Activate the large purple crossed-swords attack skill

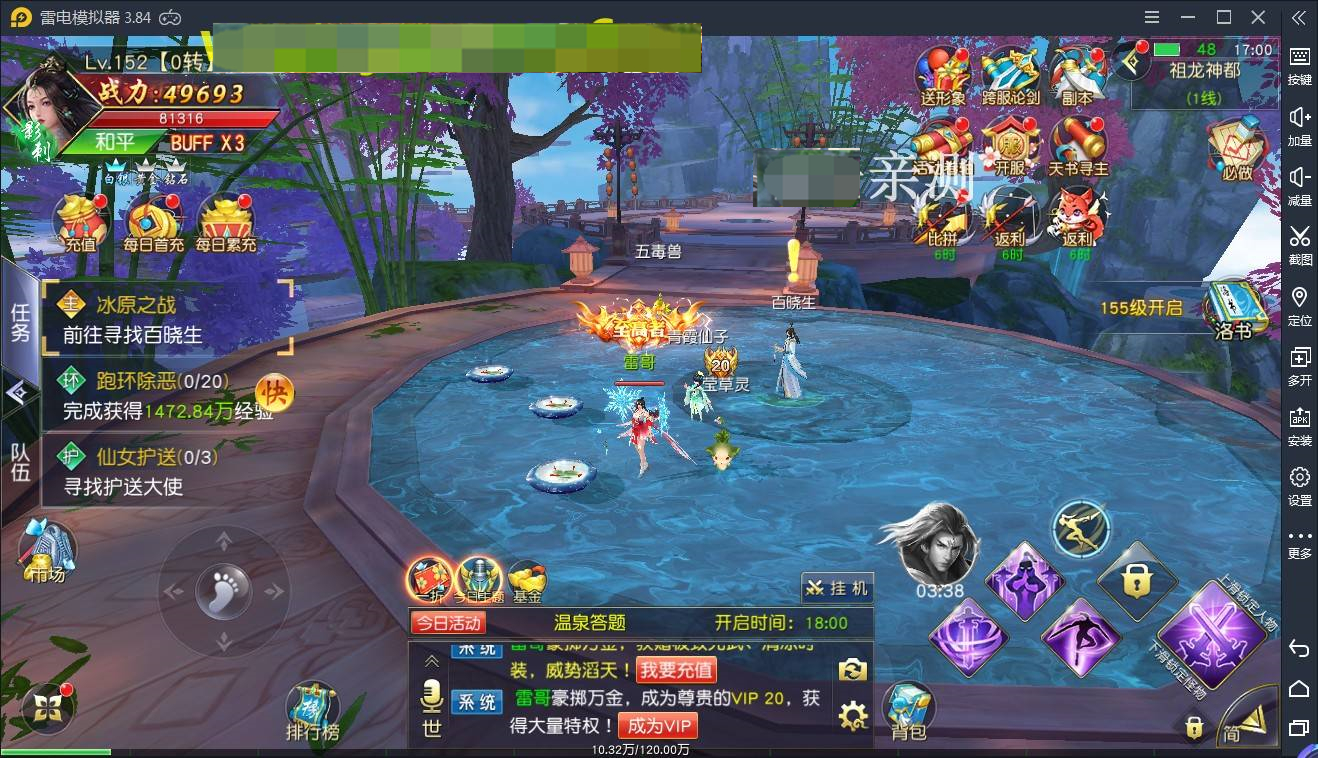point(1211,633)
